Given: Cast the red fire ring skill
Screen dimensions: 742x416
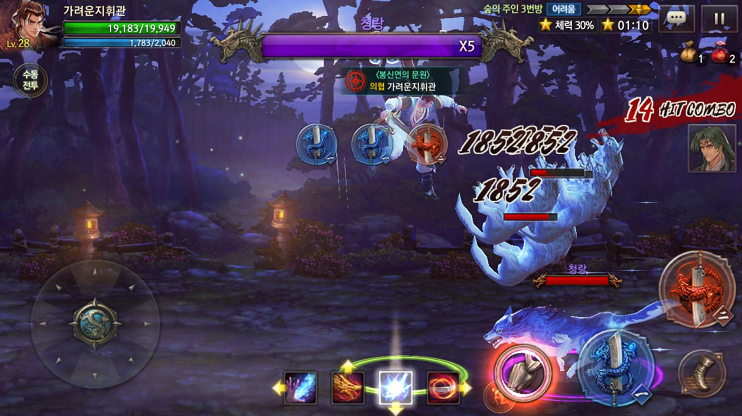Looking at the screenshot, I should tap(443, 386).
